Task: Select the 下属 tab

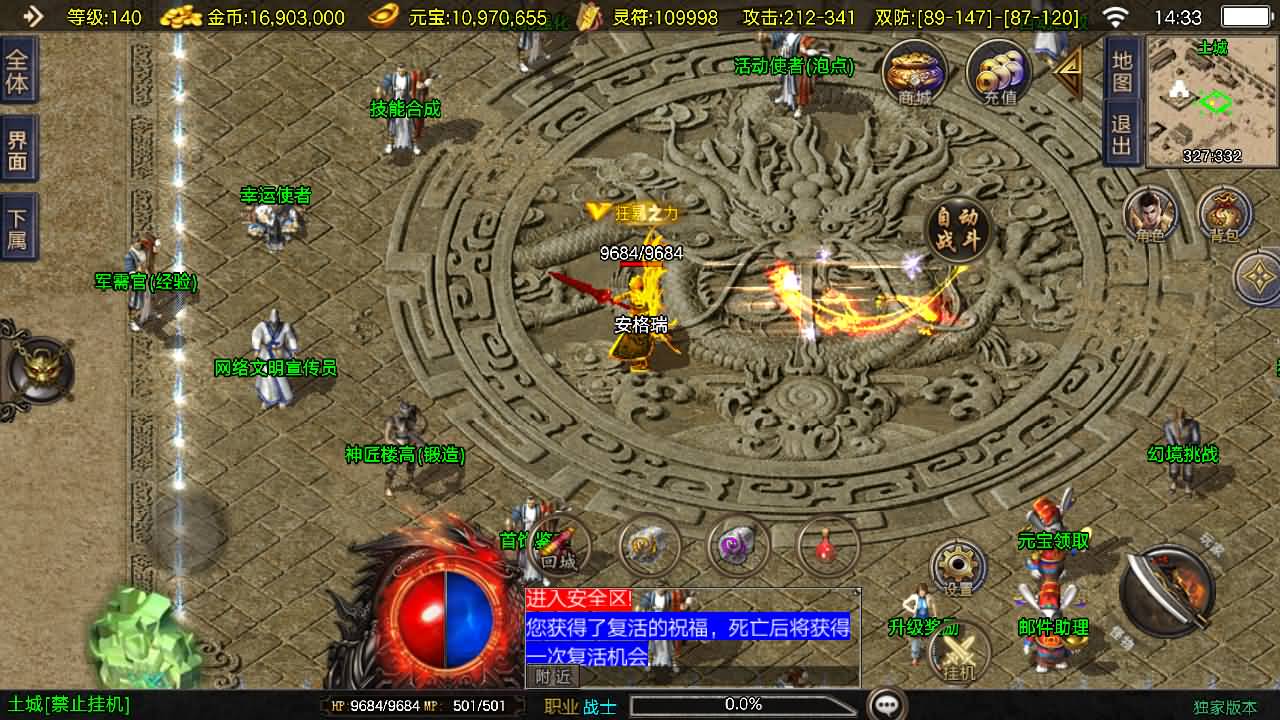Action: [x=18, y=228]
